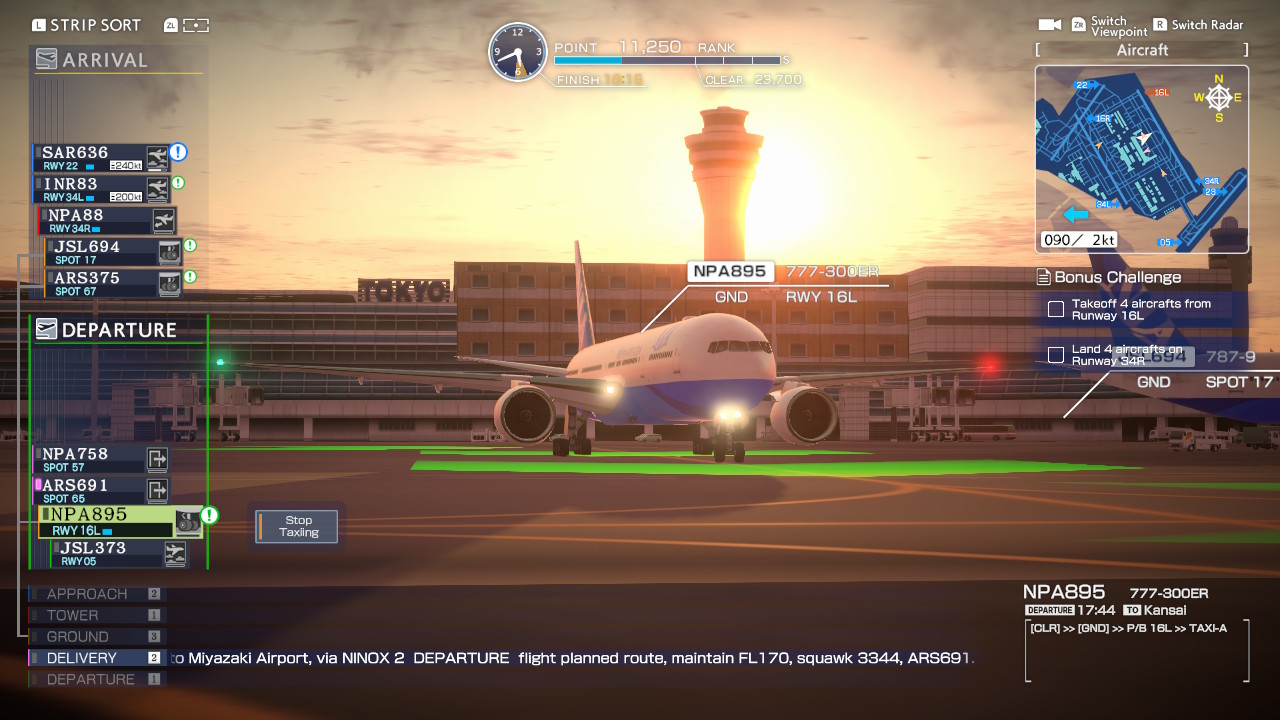Check the Land 4 aircrafts on Runway 34R box
1280x720 pixels.
pos(1055,354)
